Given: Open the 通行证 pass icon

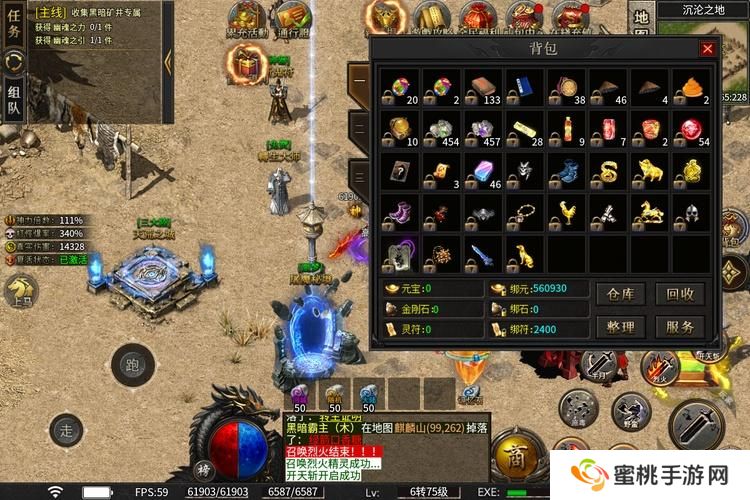Looking at the screenshot, I should (292, 18).
